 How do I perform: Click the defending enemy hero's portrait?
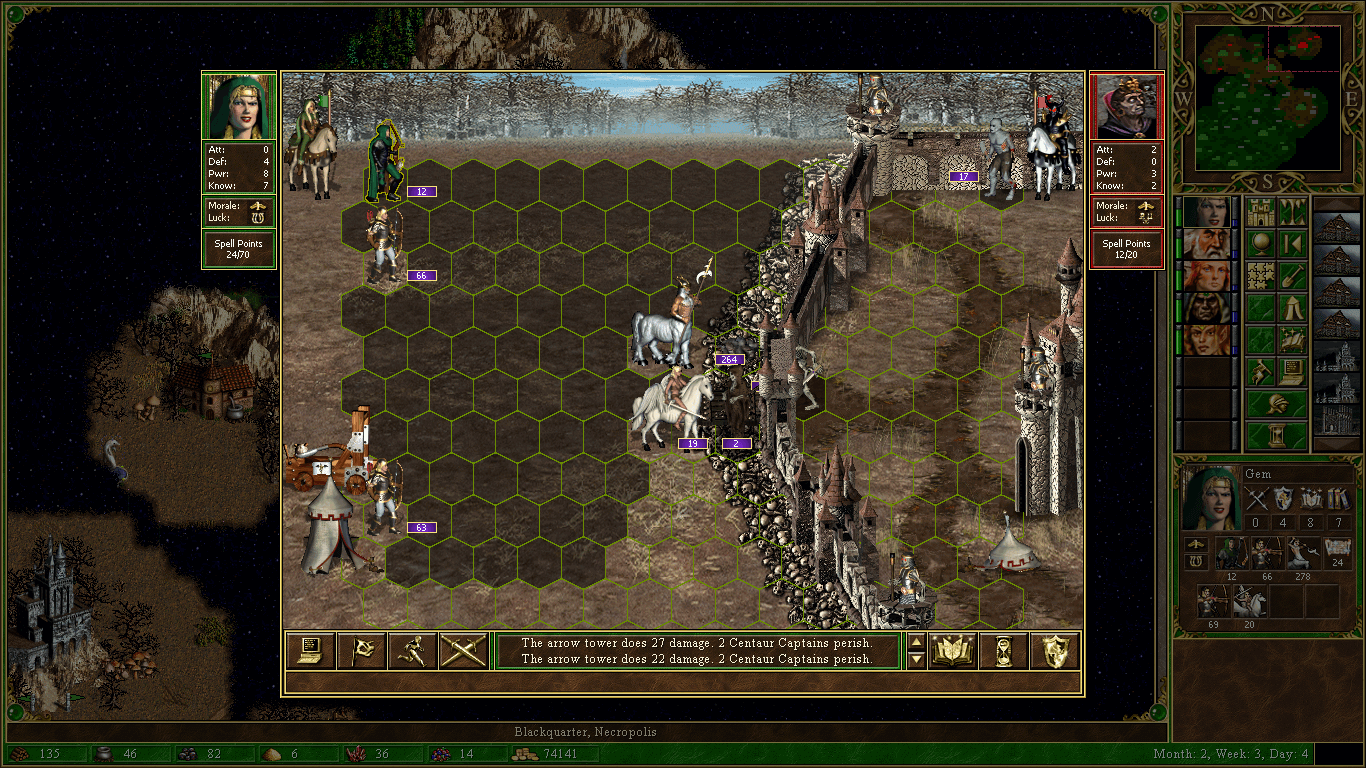[1126, 107]
